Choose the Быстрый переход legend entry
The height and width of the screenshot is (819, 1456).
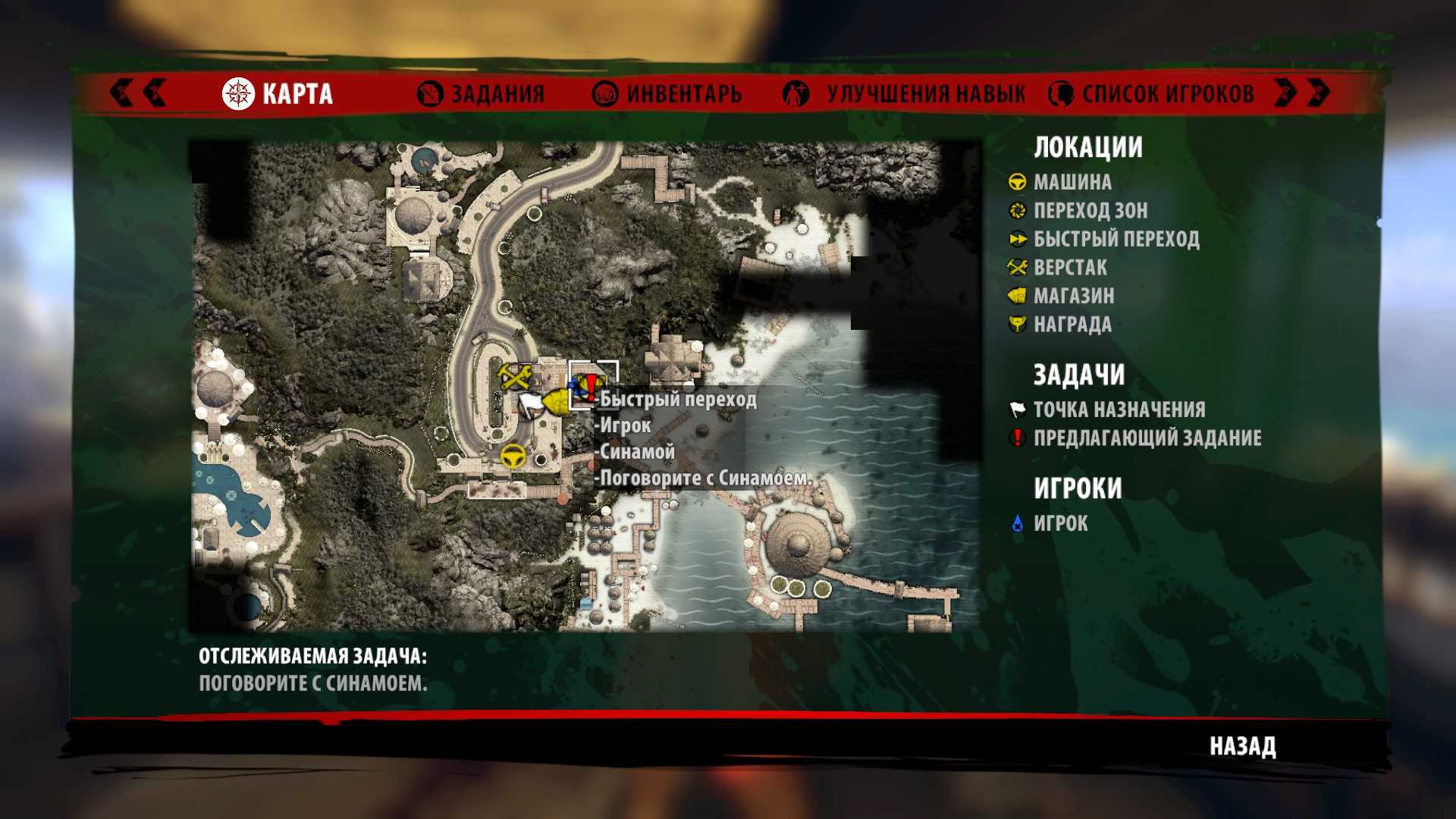coord(1116,240)
